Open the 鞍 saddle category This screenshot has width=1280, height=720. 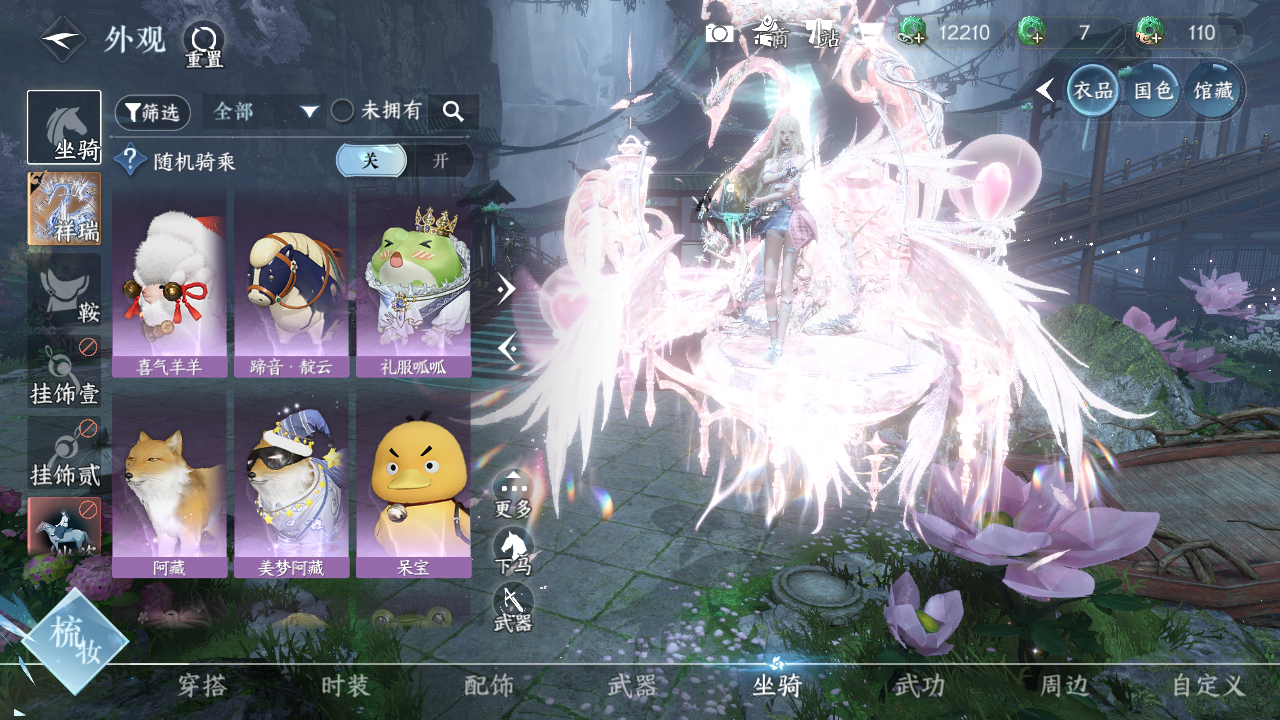tap(64, 289)
